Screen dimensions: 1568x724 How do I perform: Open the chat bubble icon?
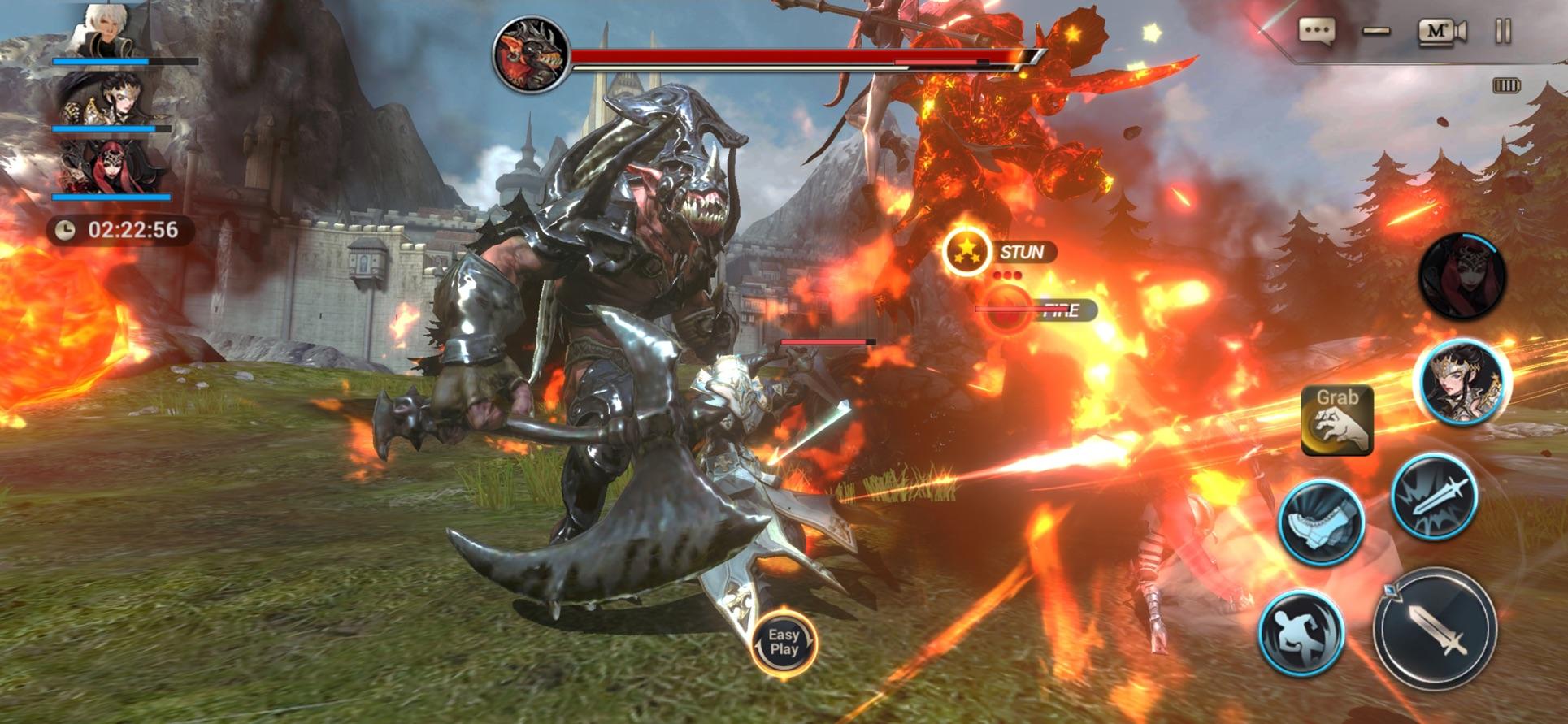[x=1316, y=32]
